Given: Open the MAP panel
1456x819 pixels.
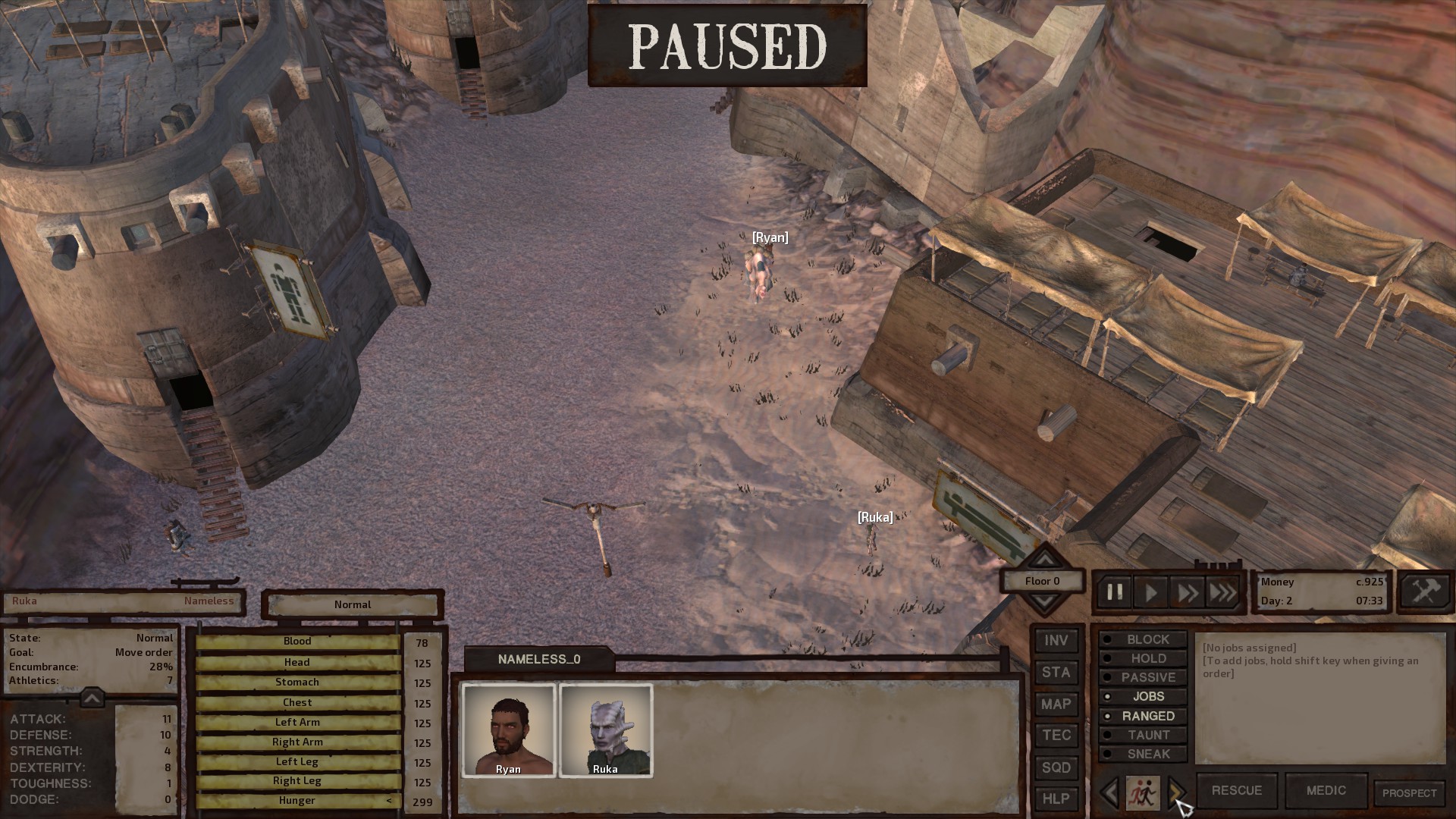Looking at the screenshot, I should (1056, 704).
